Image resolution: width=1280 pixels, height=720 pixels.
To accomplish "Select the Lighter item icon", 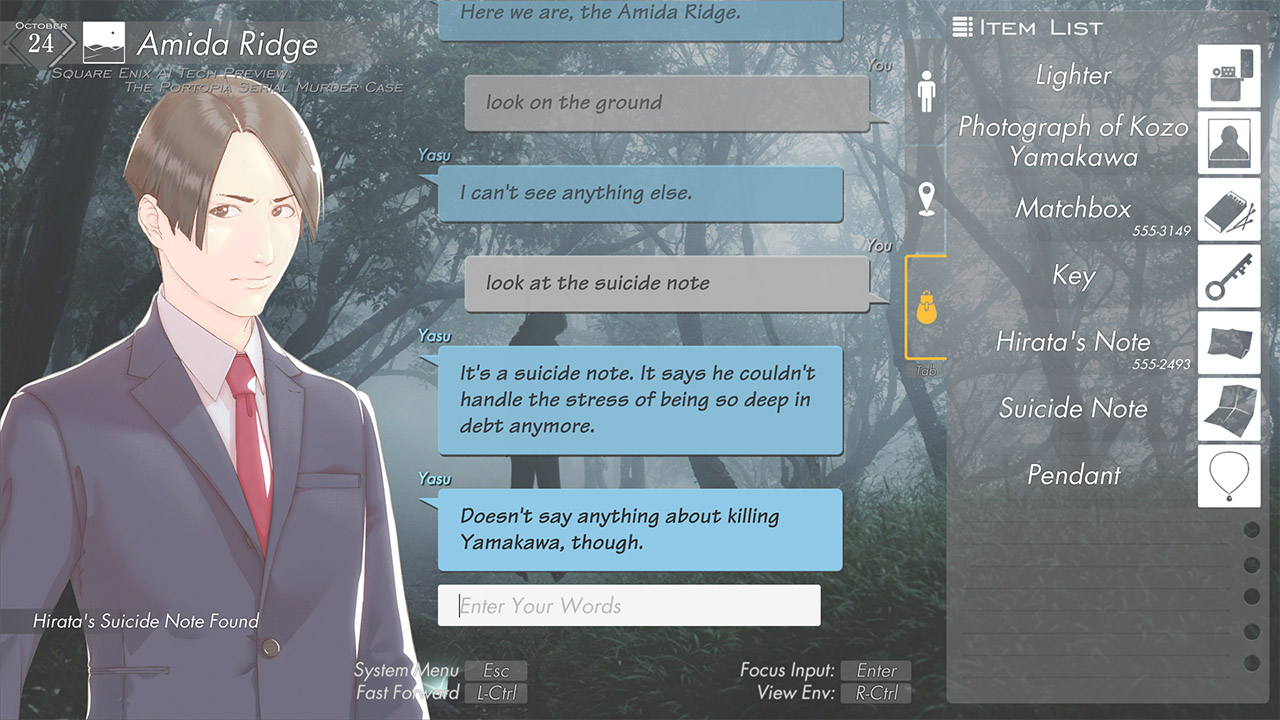I will click(1228, 76).
